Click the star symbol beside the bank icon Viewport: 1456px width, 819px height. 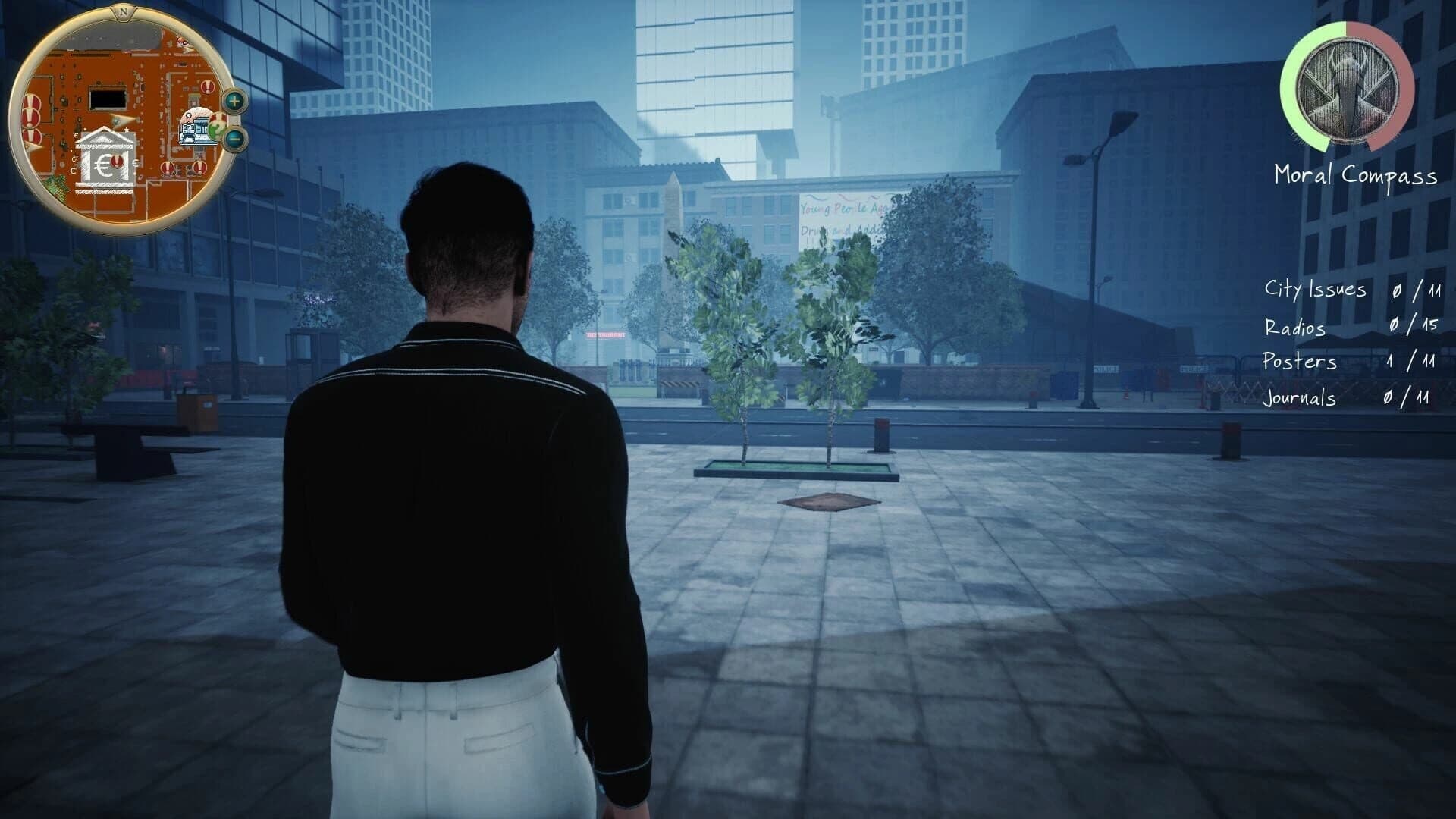[x=127, y=130]
